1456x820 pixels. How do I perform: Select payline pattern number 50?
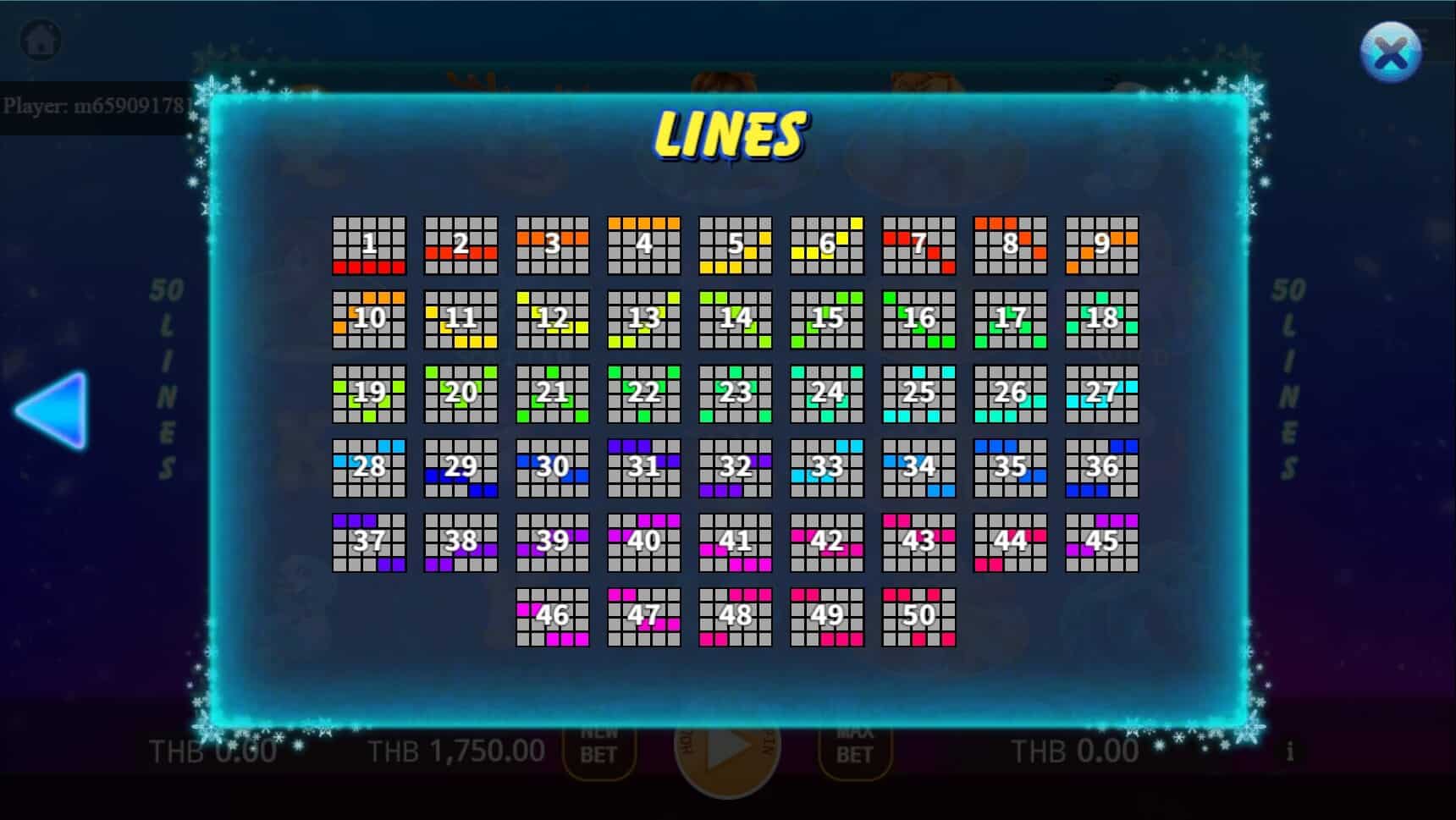pos(918,618)
